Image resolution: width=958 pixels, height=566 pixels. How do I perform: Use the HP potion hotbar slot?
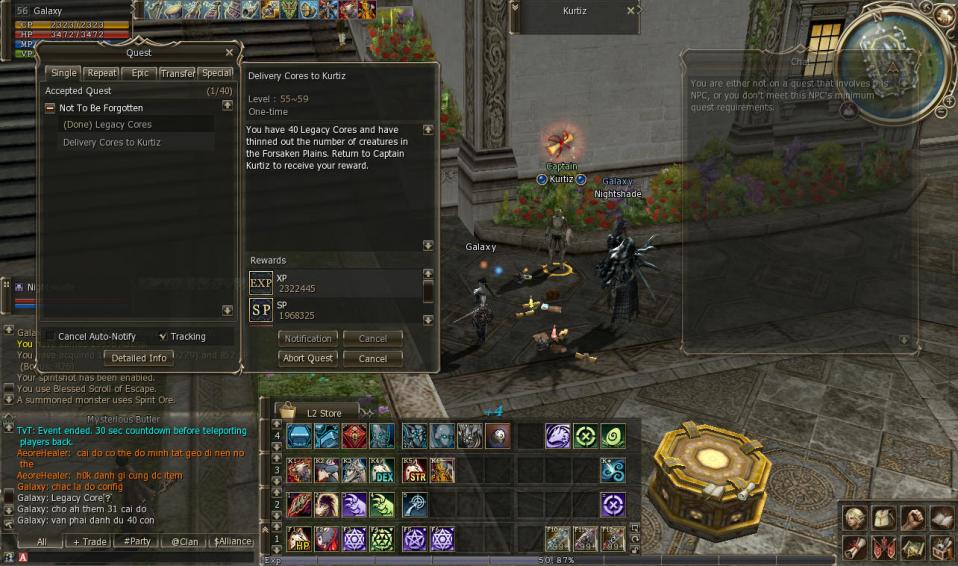tap(299, 538)
